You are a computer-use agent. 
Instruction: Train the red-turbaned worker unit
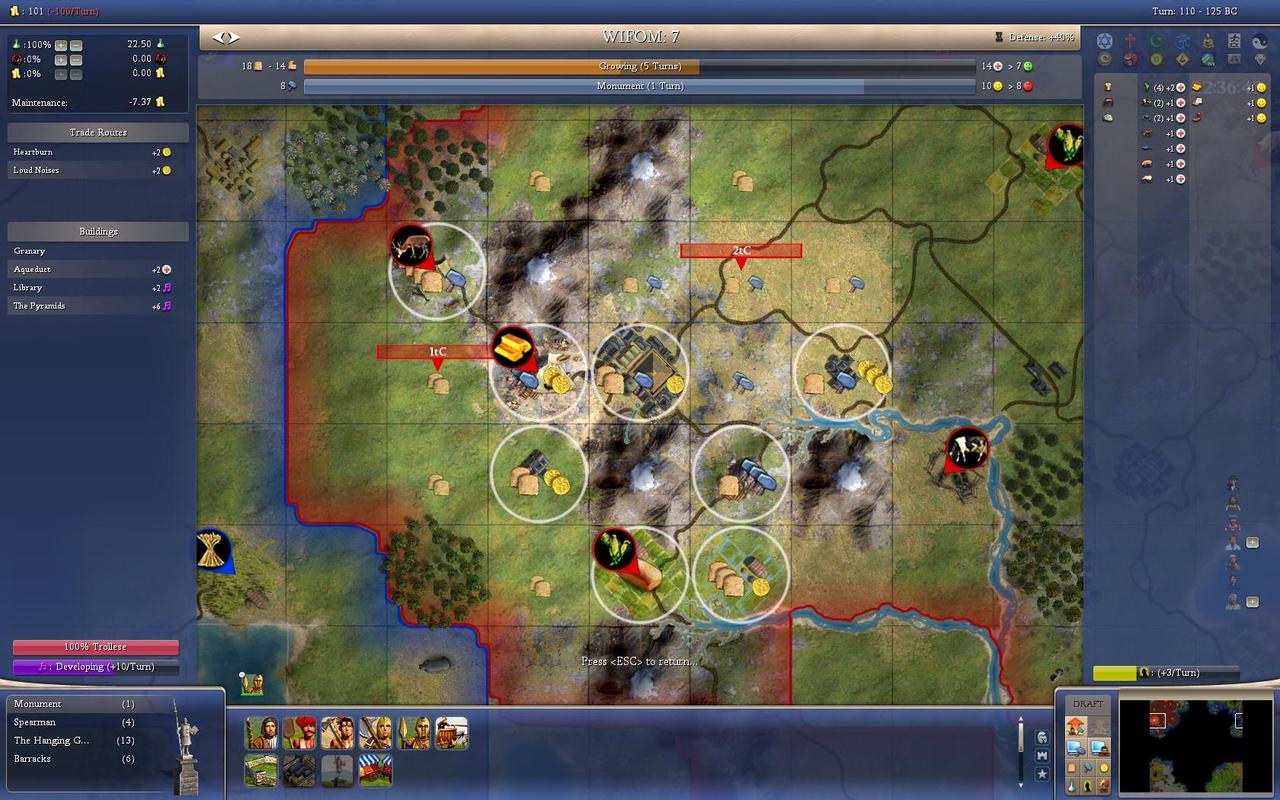pyautogui.click(x=299, y=733)
